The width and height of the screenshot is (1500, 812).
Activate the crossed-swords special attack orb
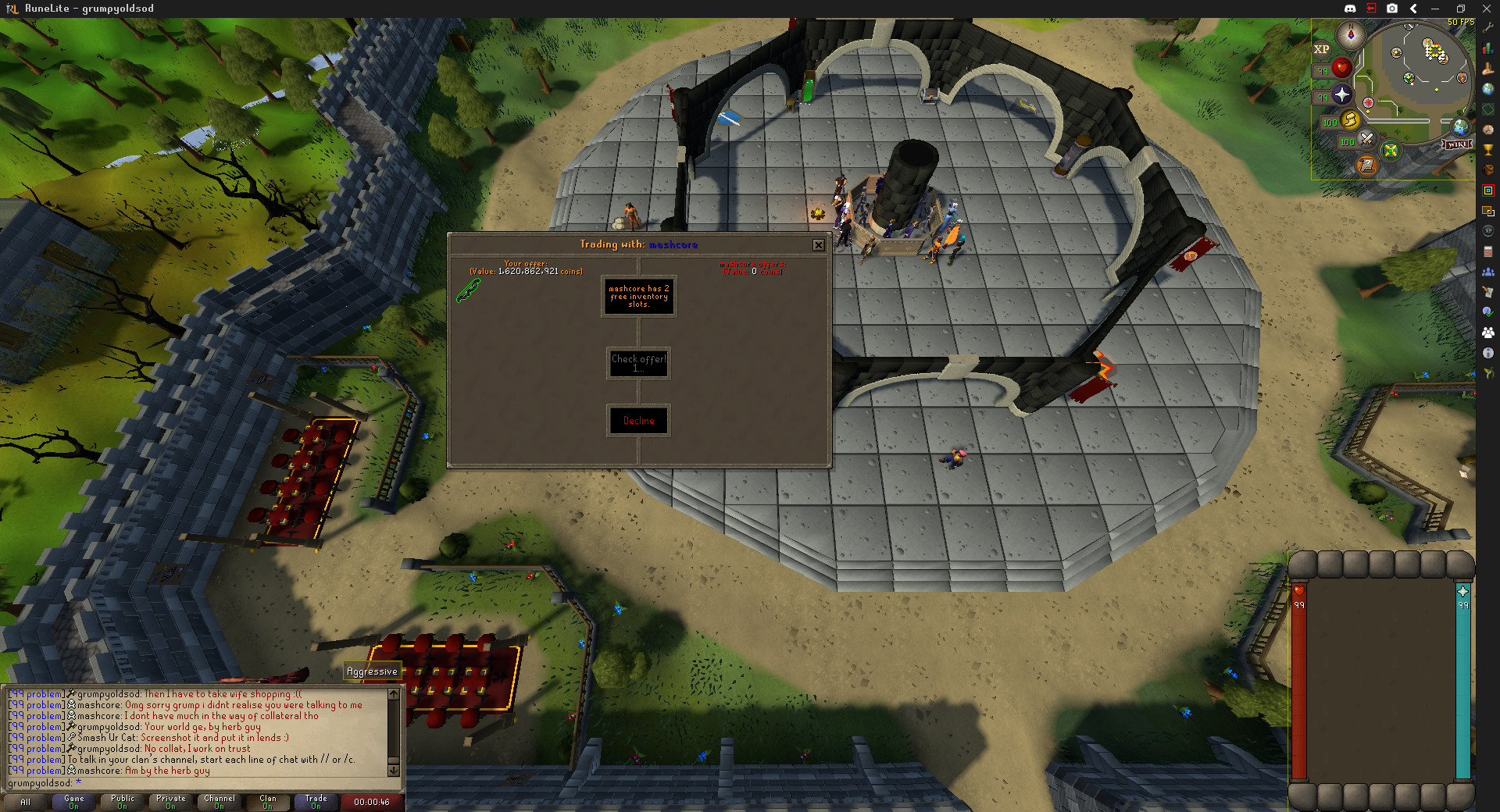coord(1366,139)
